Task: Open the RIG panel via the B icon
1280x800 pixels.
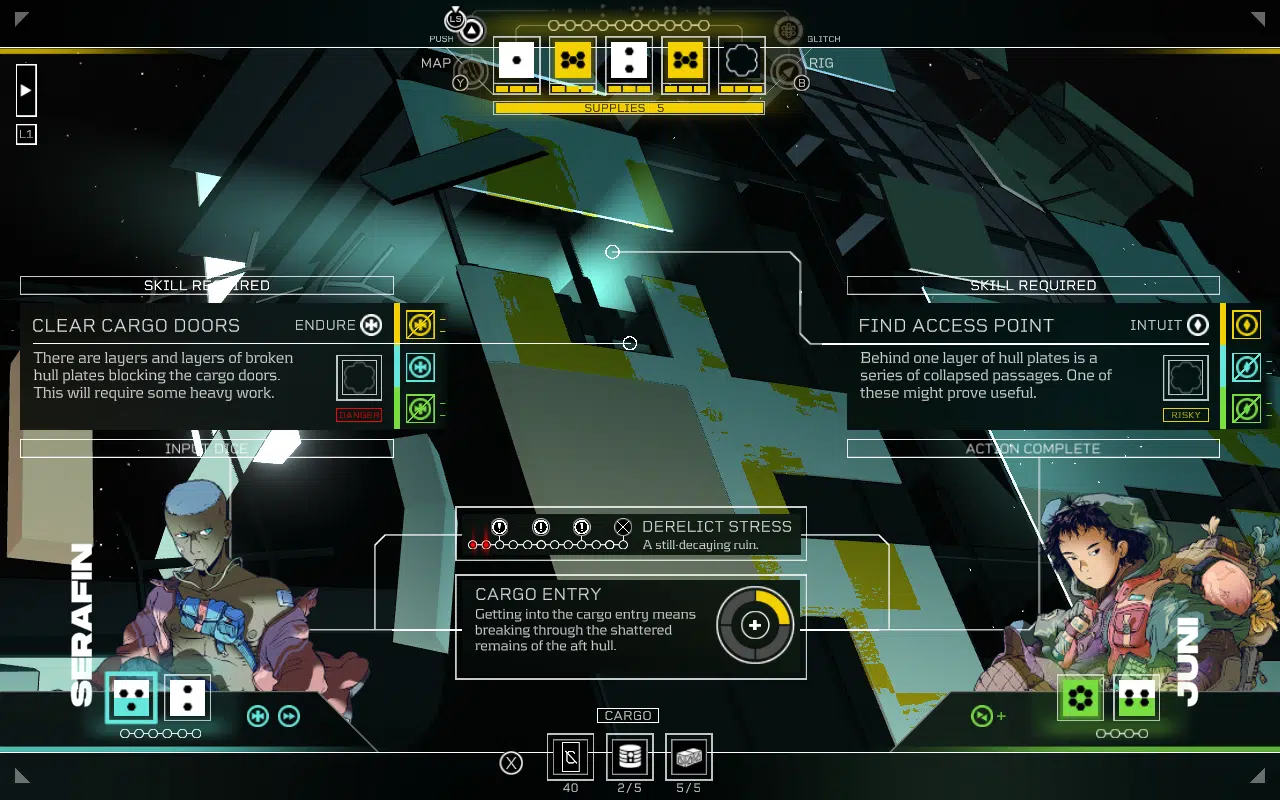Action: pos(800,83)
